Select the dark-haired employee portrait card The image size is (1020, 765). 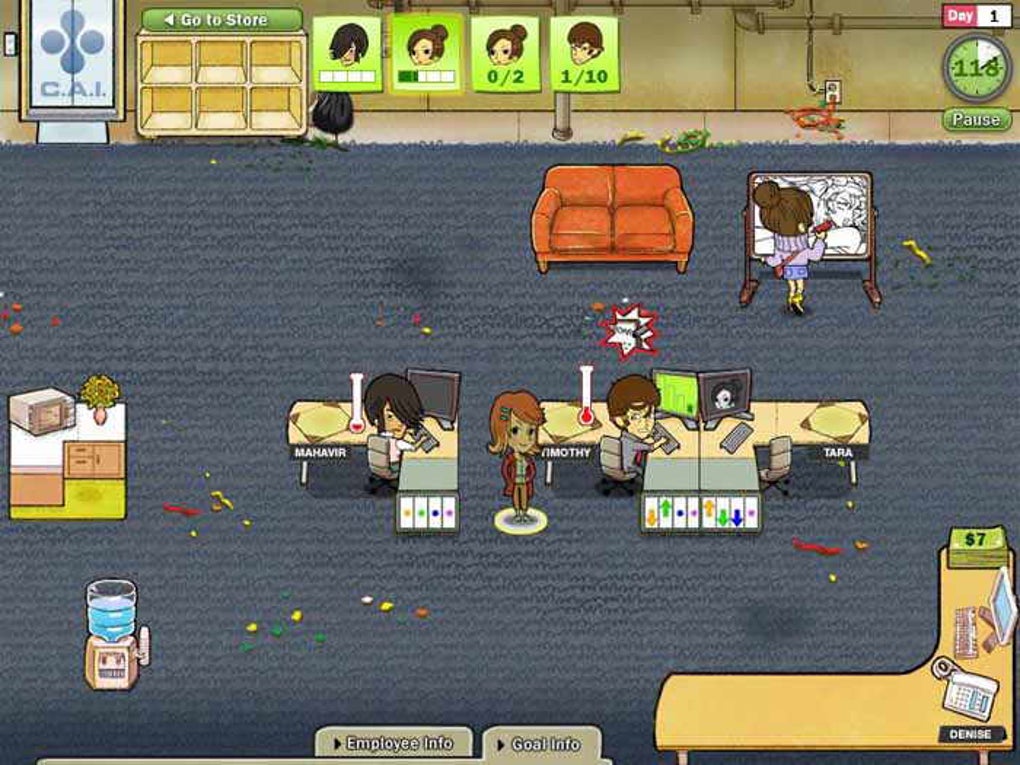point(347,54)
